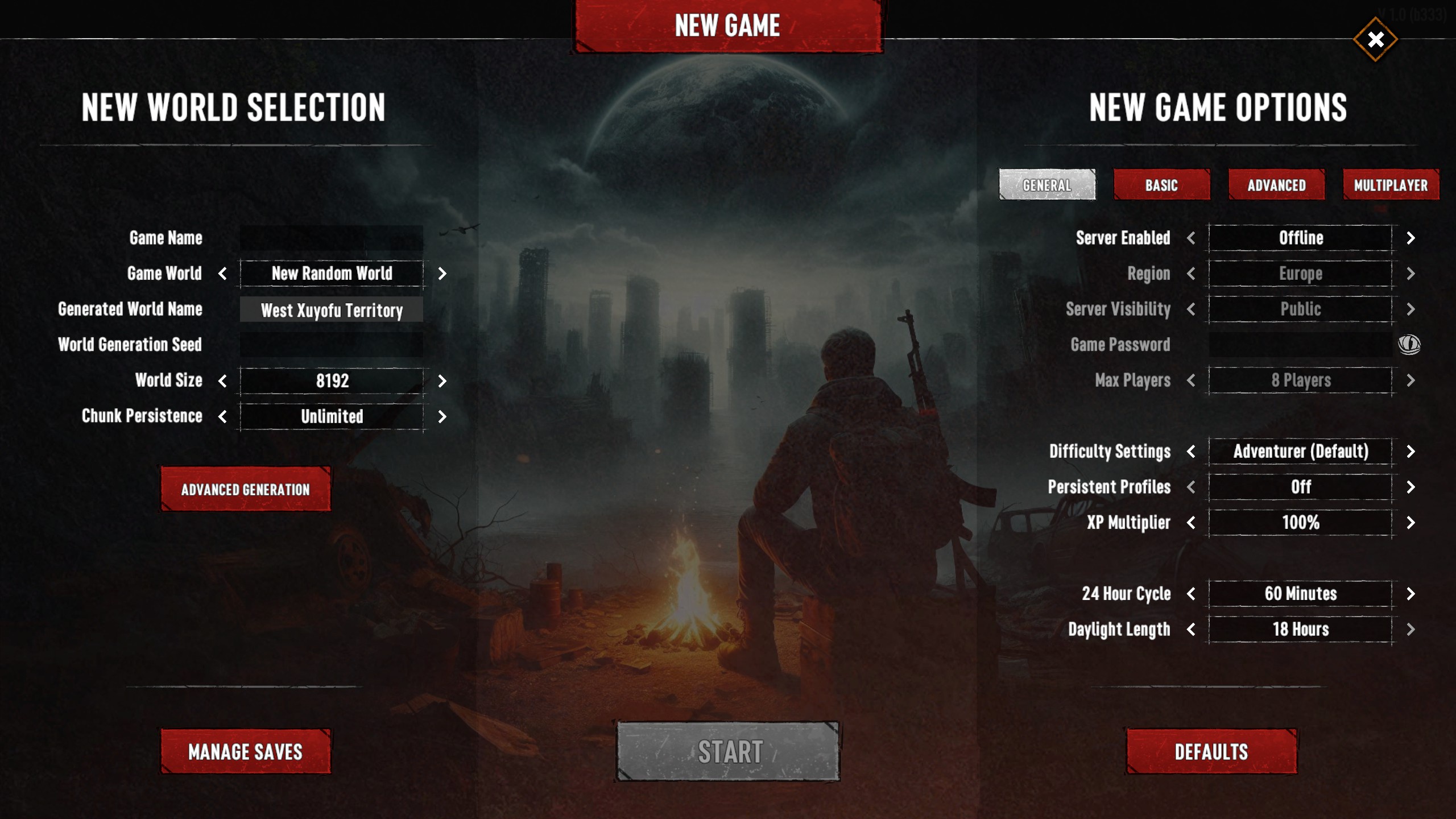Open the Advanced options tab

pos(1276,185)
